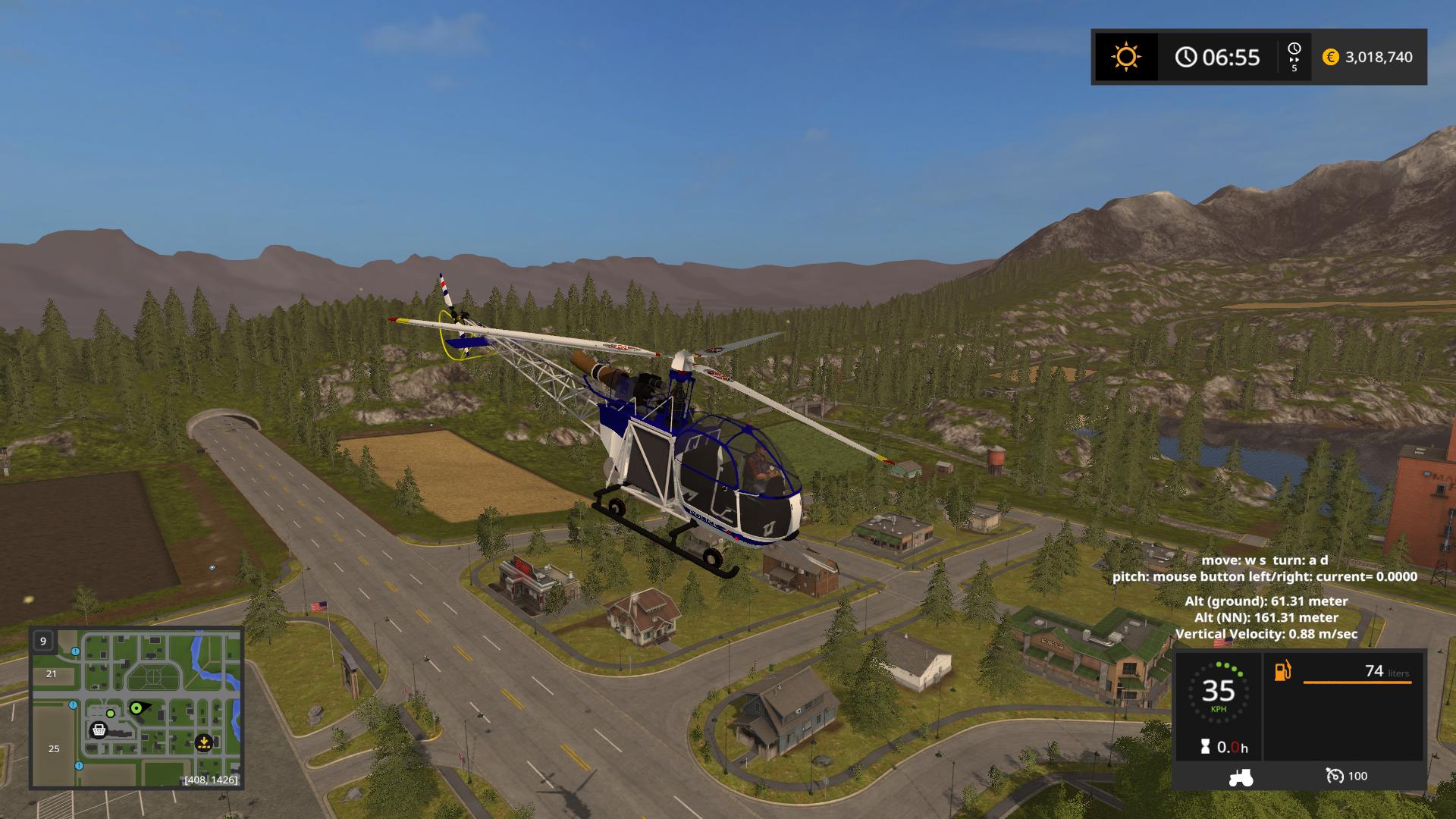
Task: Click the orange fuel pump icon
Action: (x=1282, y=671)
